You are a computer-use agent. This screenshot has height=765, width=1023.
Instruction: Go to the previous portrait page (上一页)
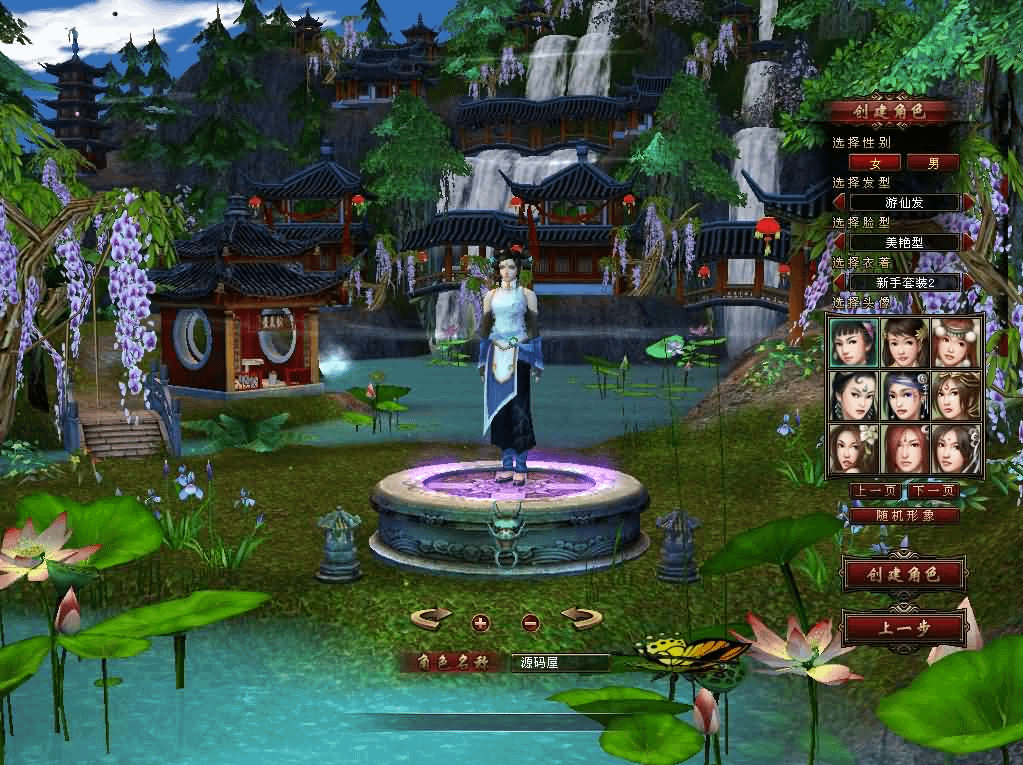876,491
